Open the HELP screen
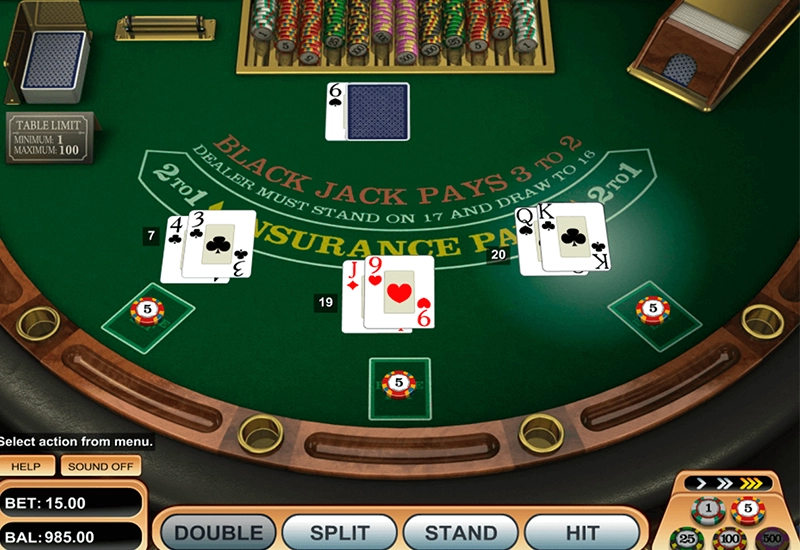The image size is (800, 550). tap(27, 466)
